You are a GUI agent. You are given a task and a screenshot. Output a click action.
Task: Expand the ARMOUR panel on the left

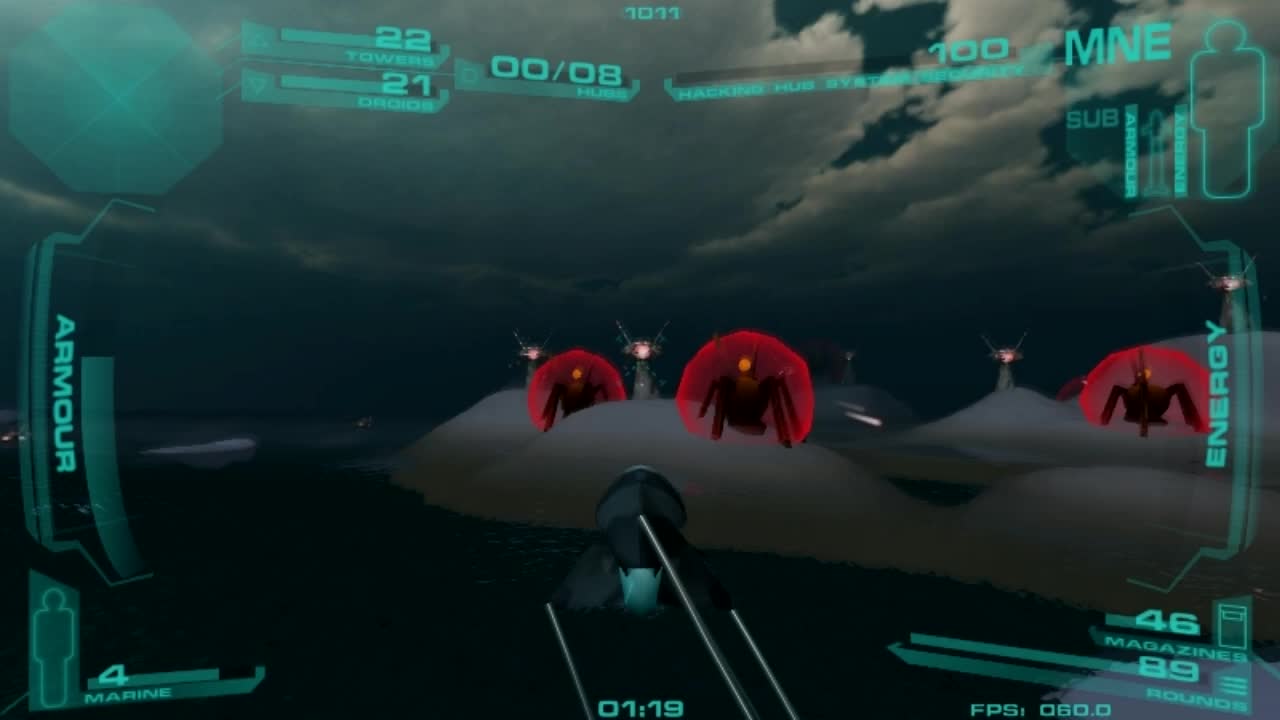[x=62, y=400]
